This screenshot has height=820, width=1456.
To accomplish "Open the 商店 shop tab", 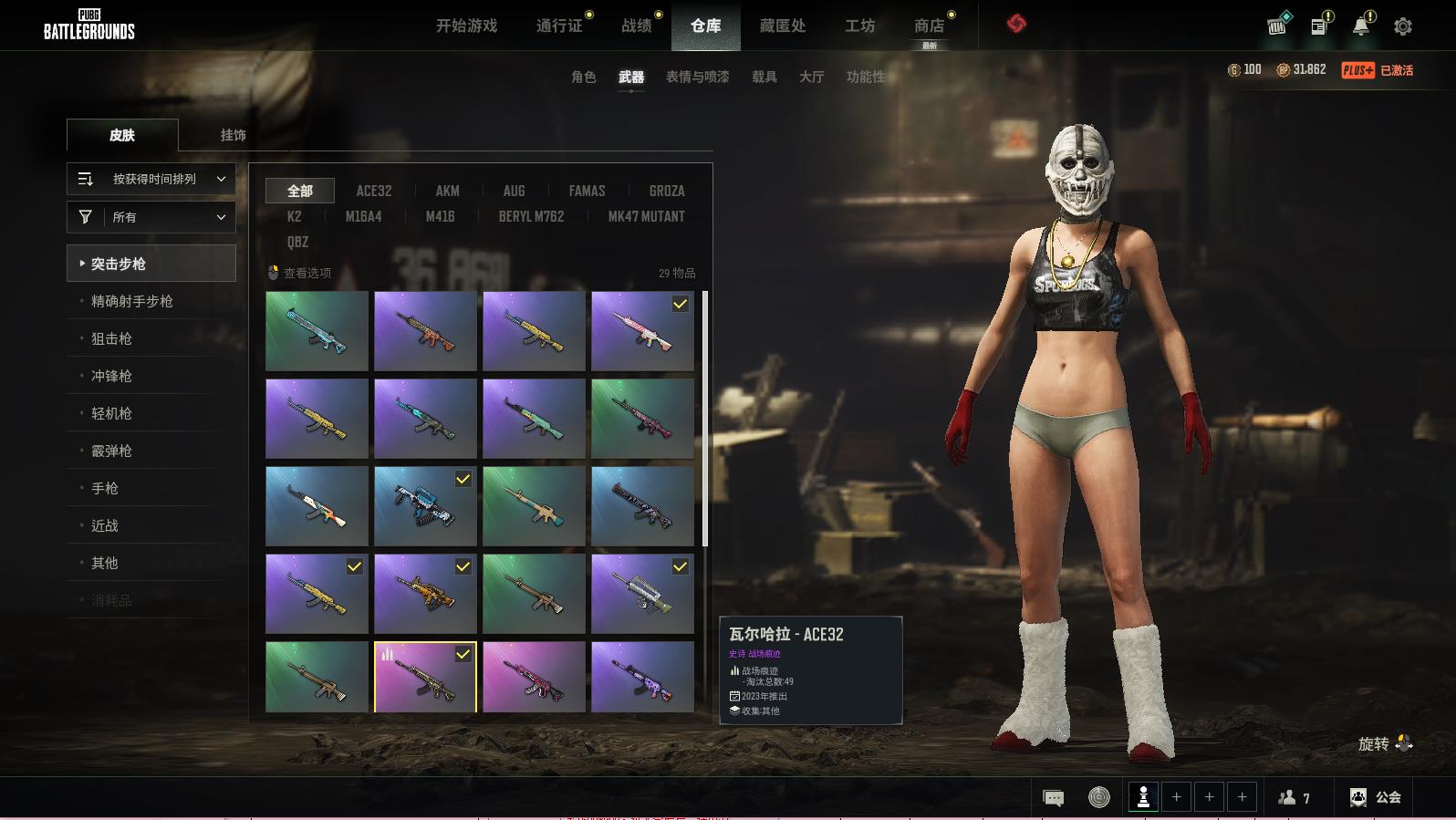I will point(929,26).
